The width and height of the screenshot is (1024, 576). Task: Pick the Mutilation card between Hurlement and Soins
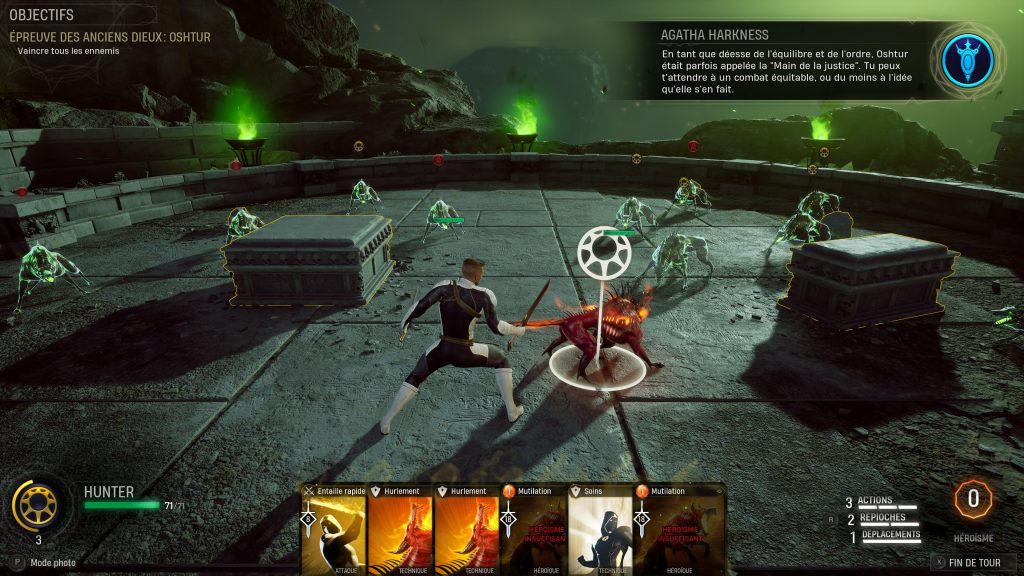pyautogui.click(x=533, y=531)
